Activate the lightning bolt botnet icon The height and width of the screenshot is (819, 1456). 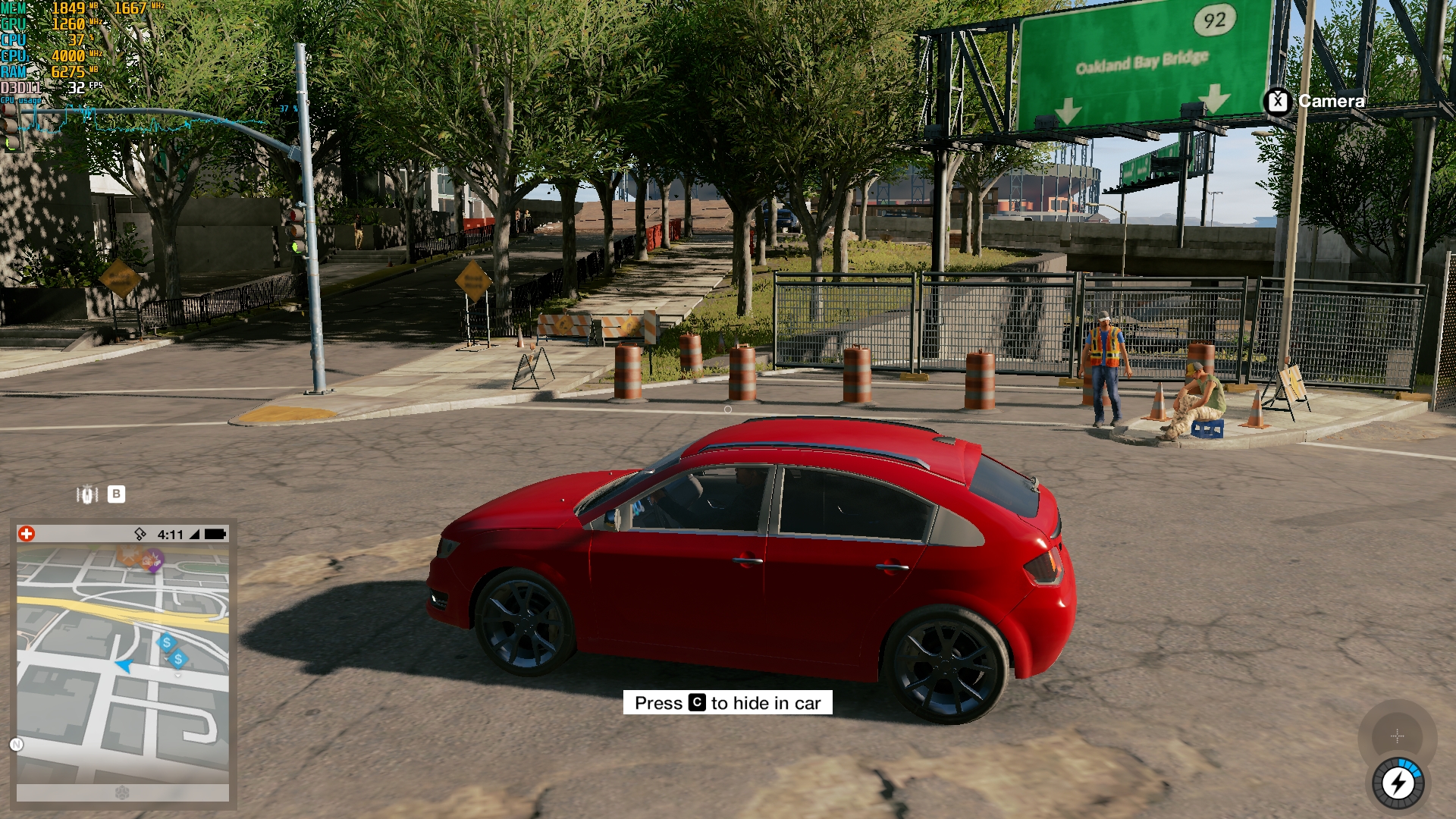(1398, 783)
